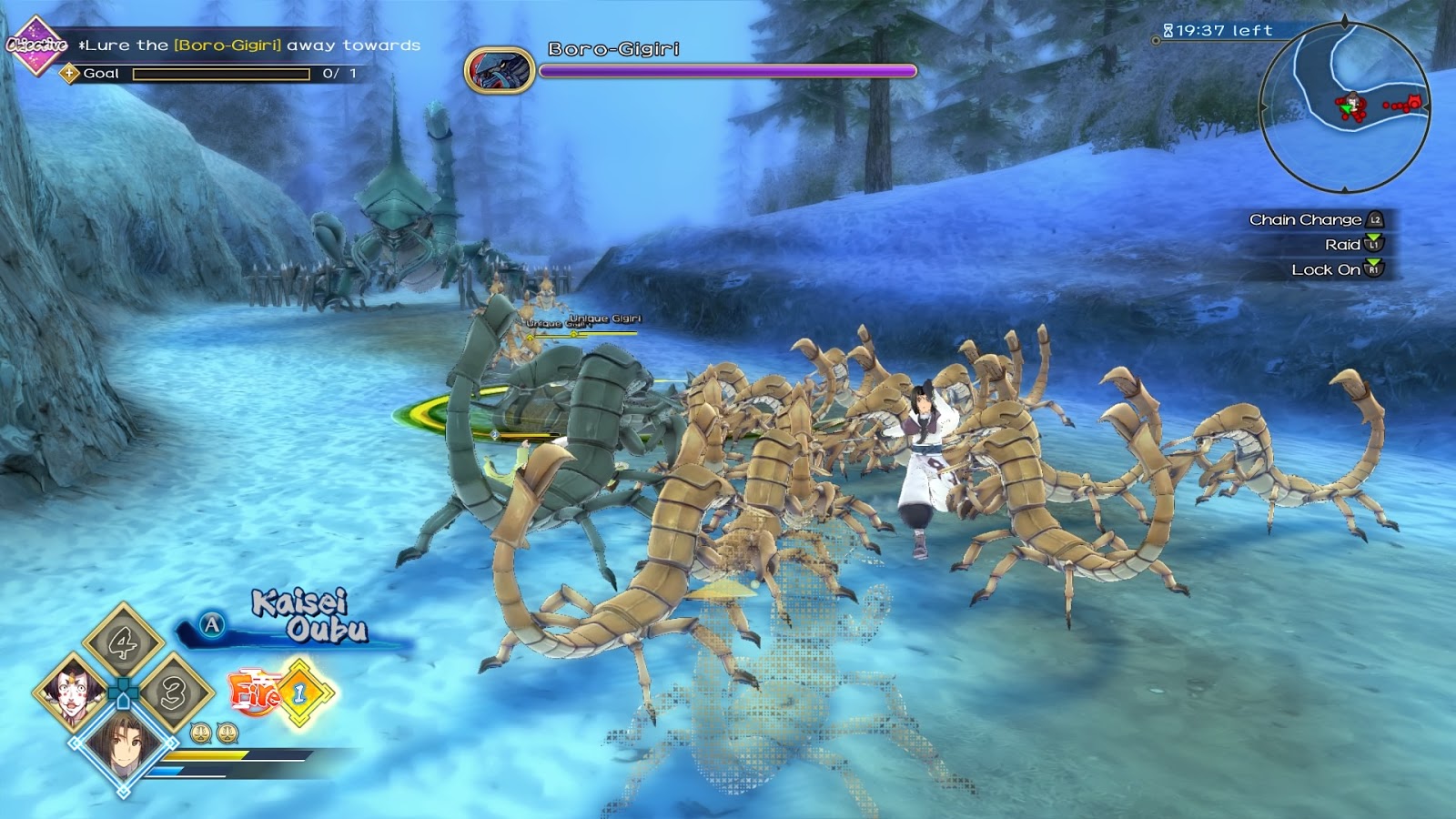Screen dimensions: 1456x819
Task: Choose the Raid command label
Action: [x=1342, y=244]
